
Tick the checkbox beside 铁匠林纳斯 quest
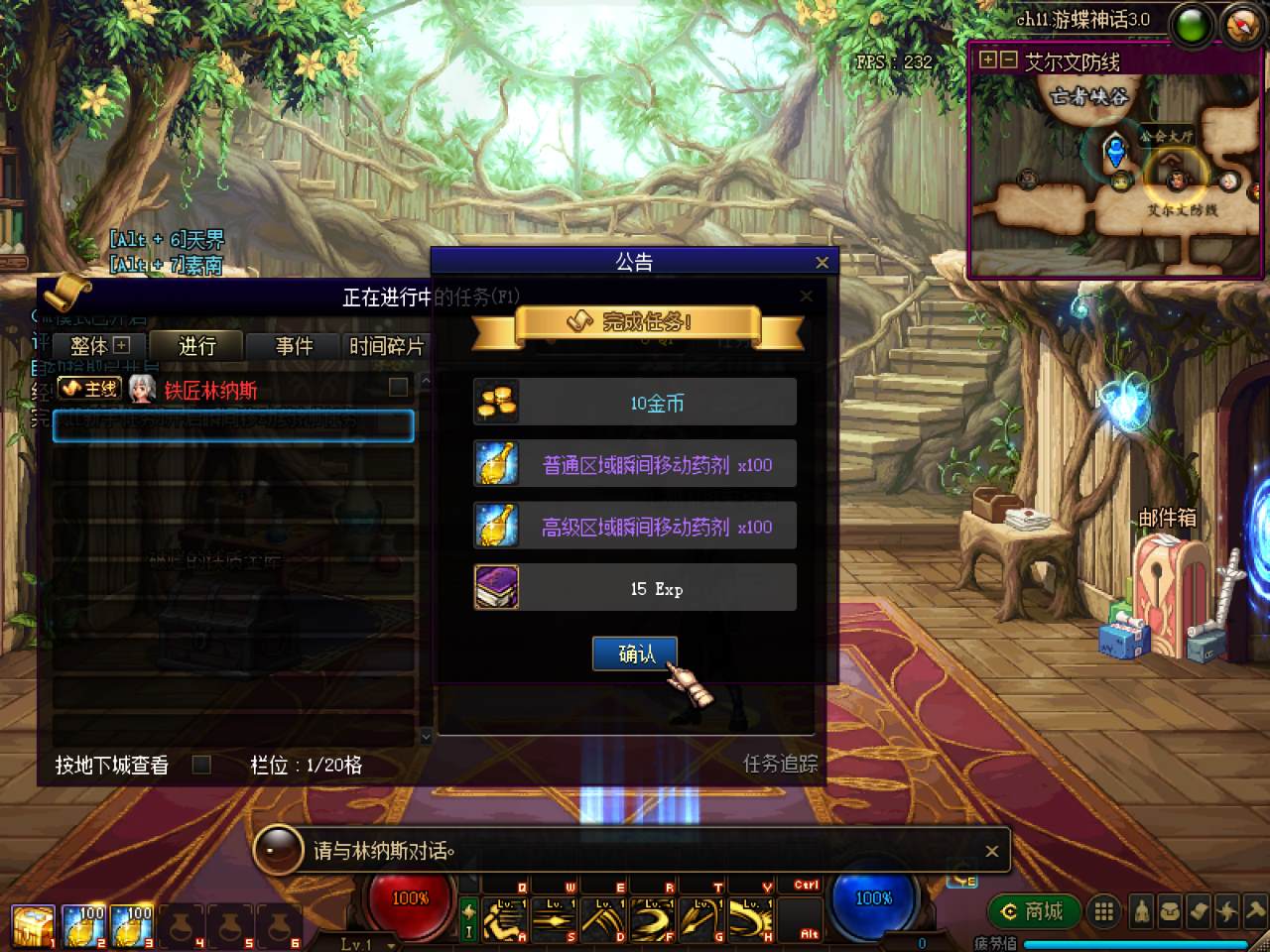(x=398, y=387)
